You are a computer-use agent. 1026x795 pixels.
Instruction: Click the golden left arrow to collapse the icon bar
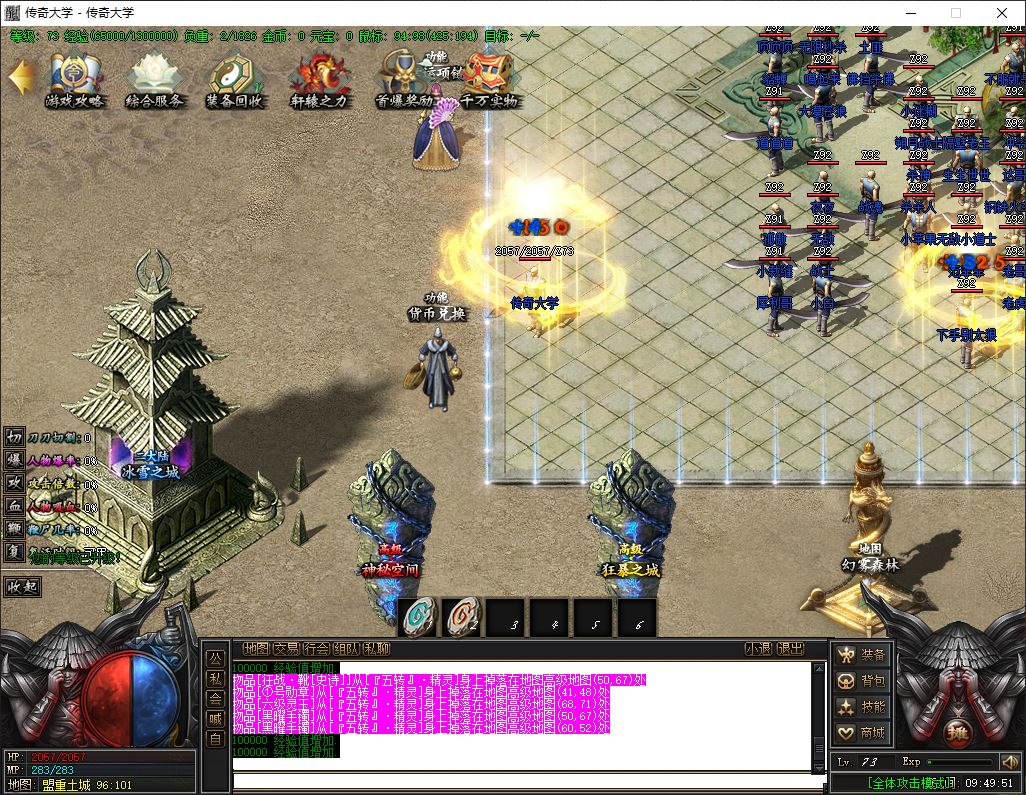(x=19, y=77)
